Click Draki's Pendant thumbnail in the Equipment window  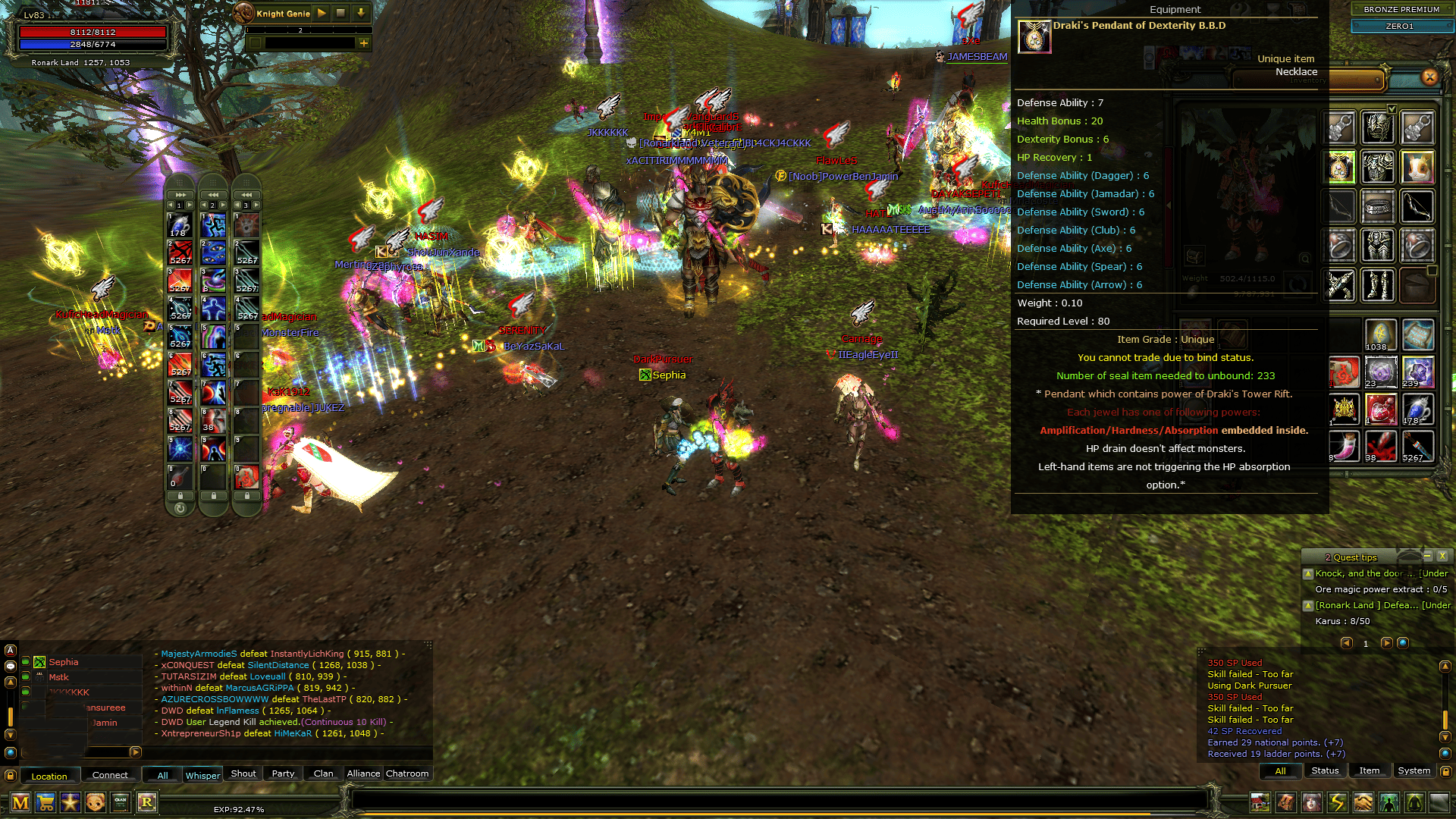[1034, 36]
